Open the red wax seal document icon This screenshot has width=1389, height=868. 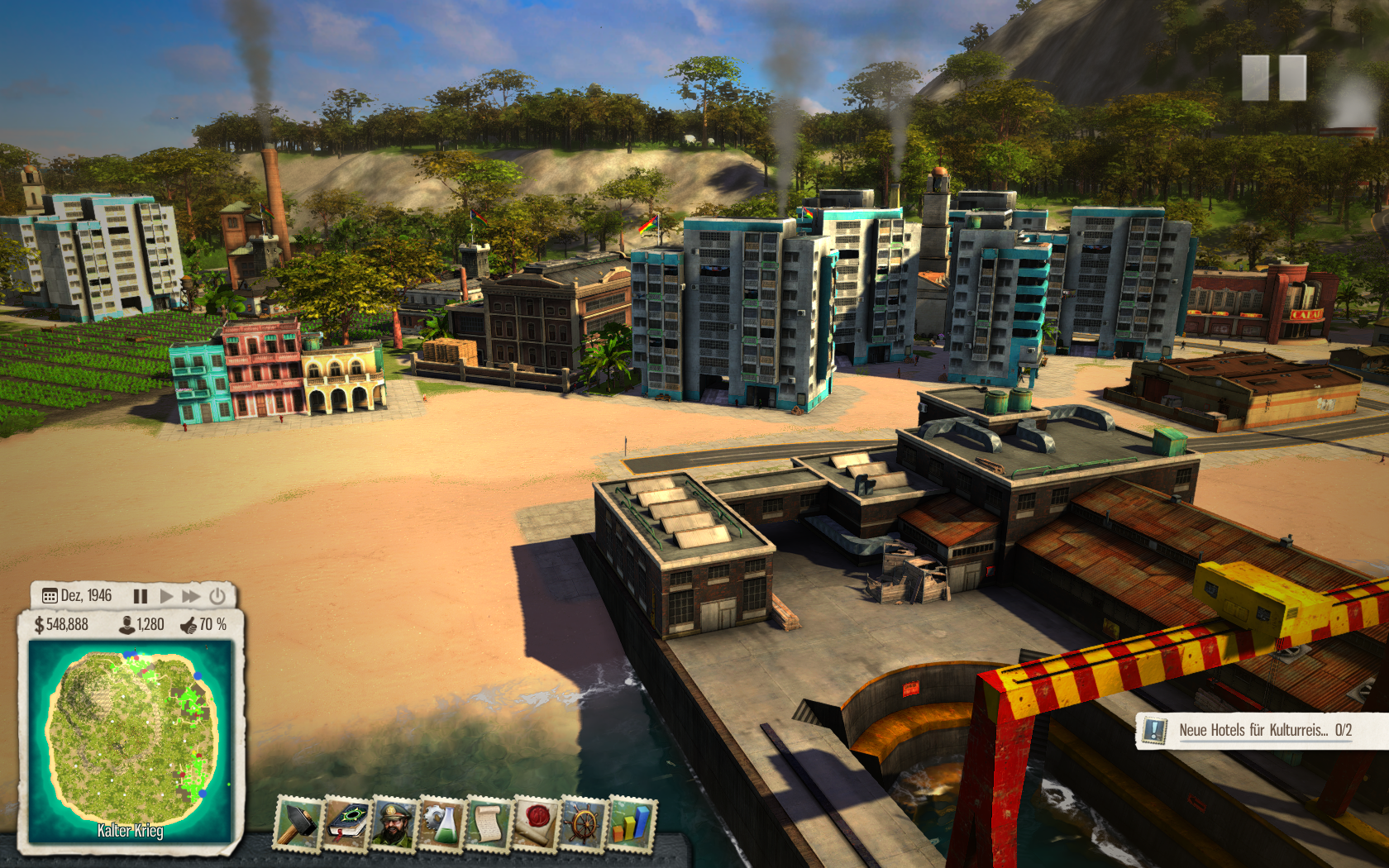[x=537, y=823]
